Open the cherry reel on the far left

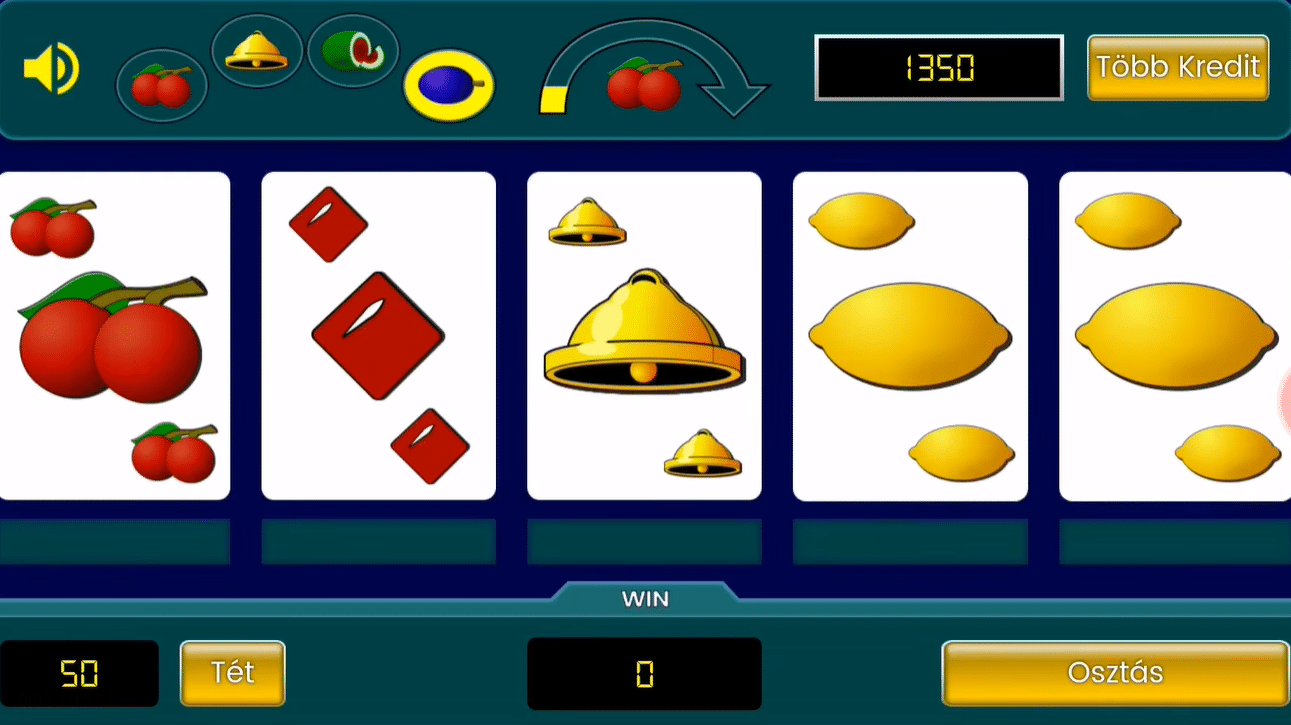coord(114,334)
